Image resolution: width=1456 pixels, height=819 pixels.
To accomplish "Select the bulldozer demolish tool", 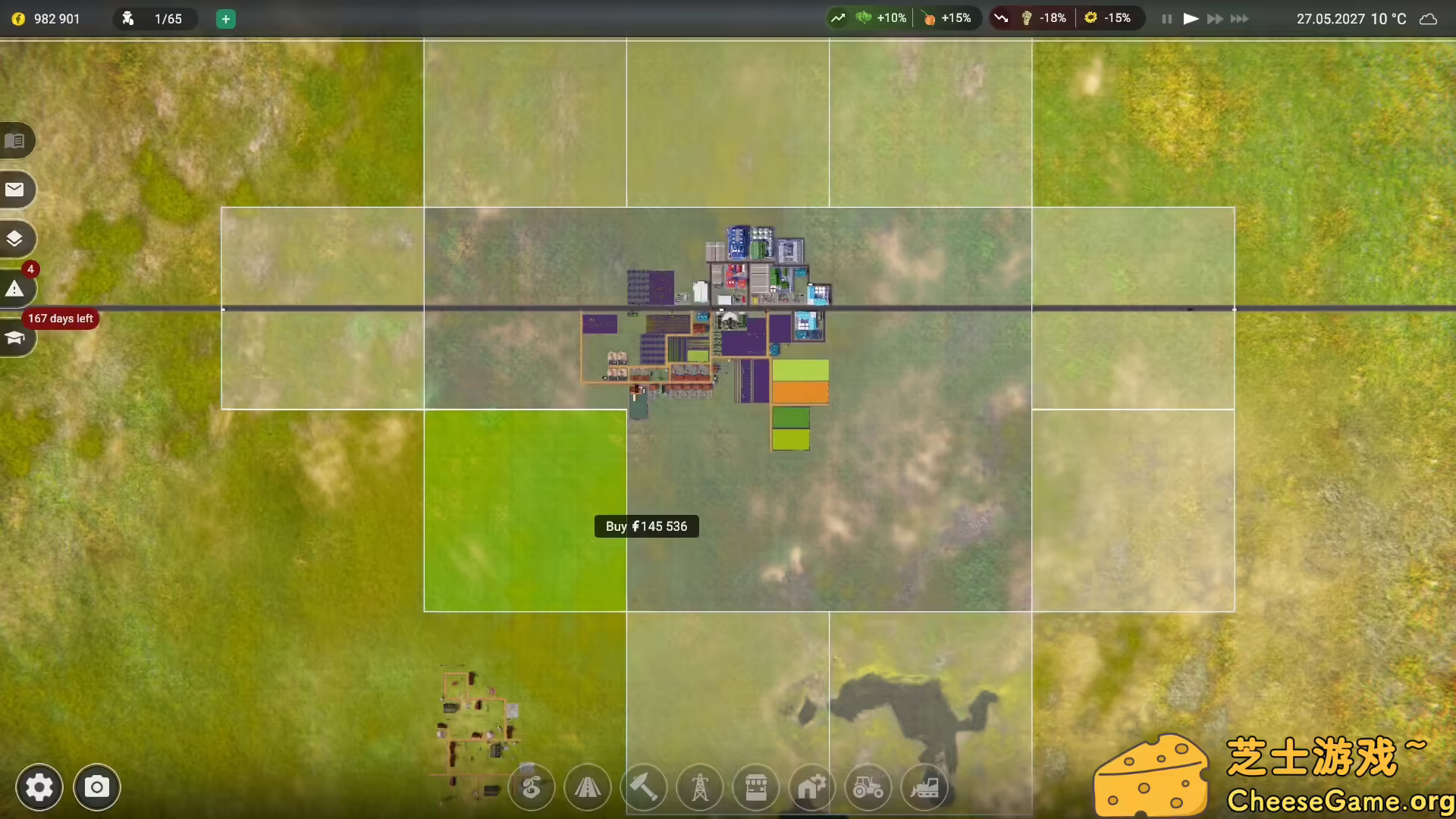I will point(924,788).
